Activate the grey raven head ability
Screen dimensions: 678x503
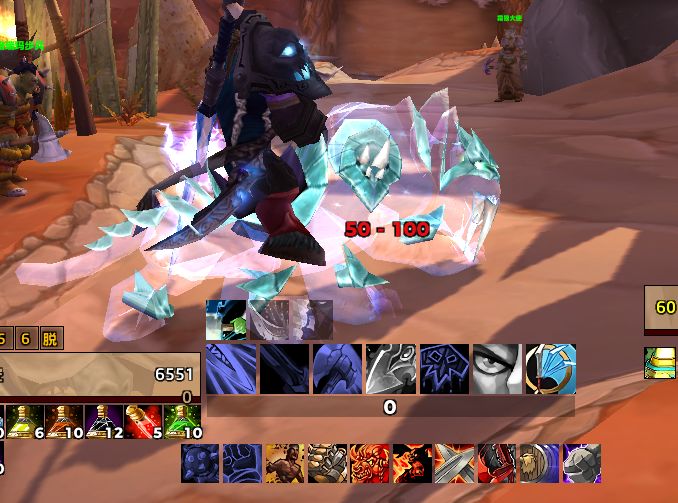tap(391, 369)
